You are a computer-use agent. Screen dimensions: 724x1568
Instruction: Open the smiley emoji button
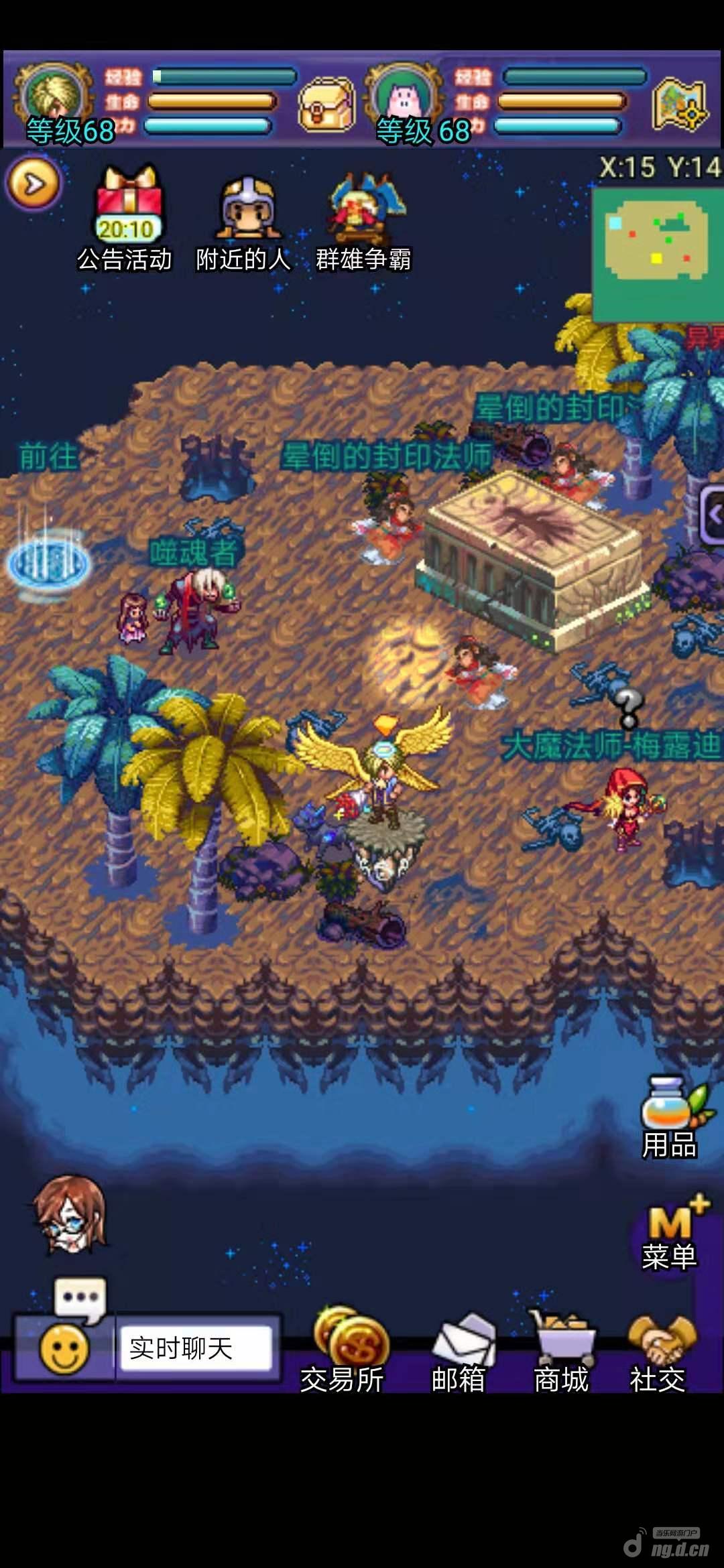pos(64,1349)
